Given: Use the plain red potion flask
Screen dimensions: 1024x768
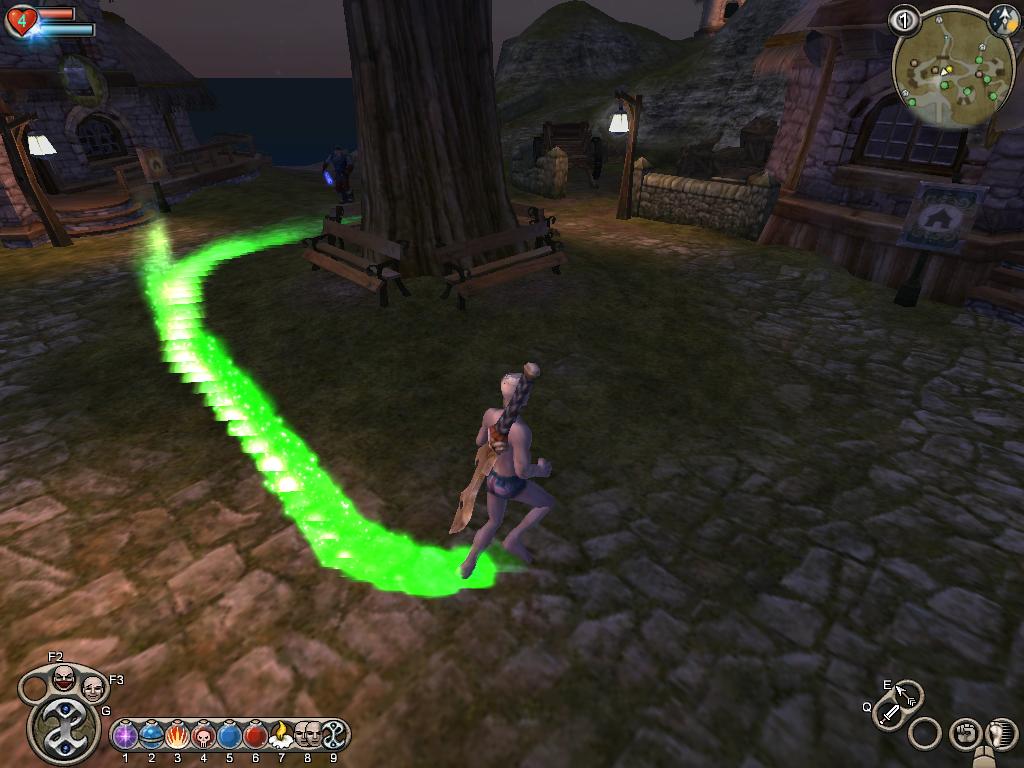Looking at the screenshot, I should pos(255,736).
